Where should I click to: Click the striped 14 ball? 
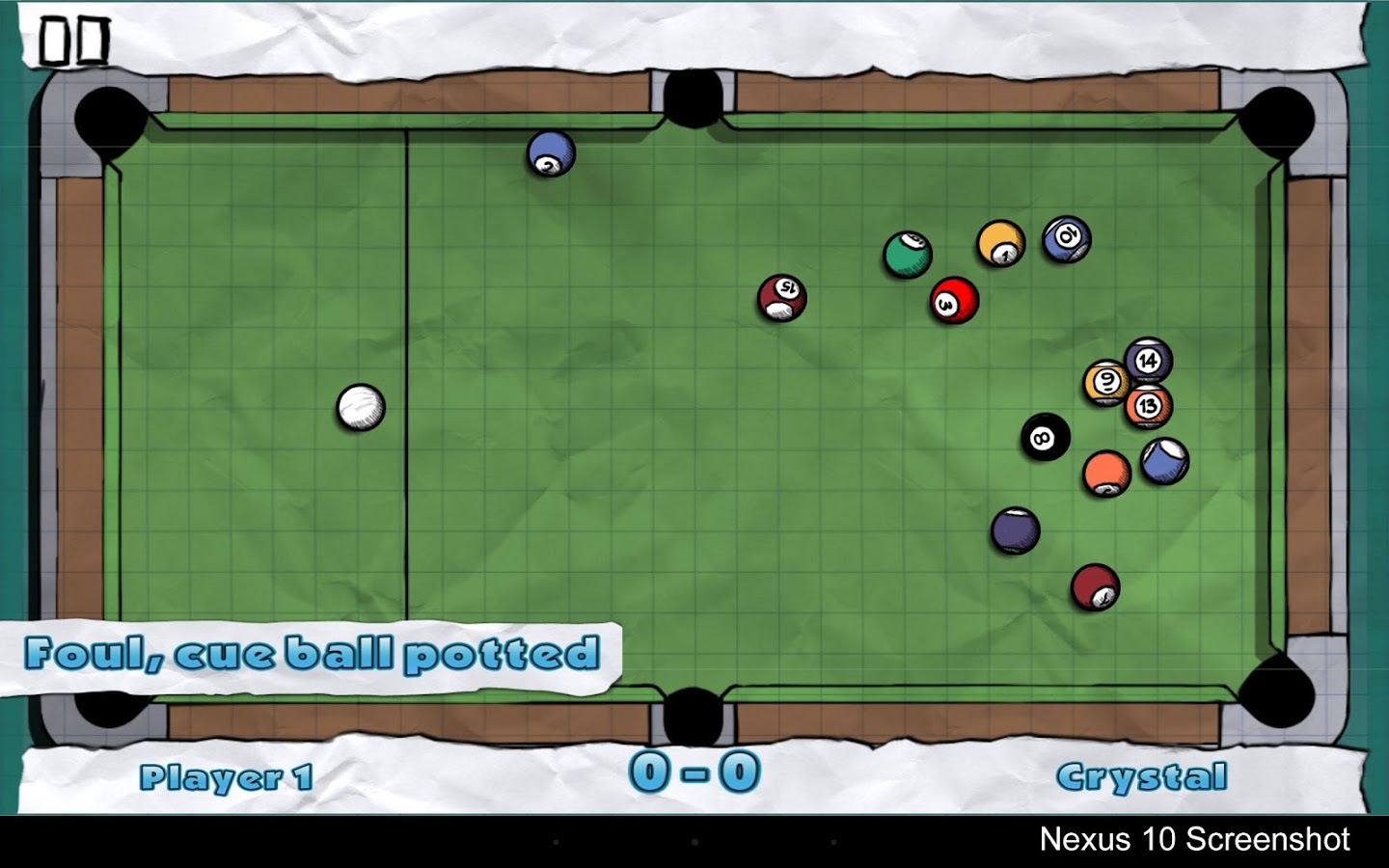[x=1150, y=360]
